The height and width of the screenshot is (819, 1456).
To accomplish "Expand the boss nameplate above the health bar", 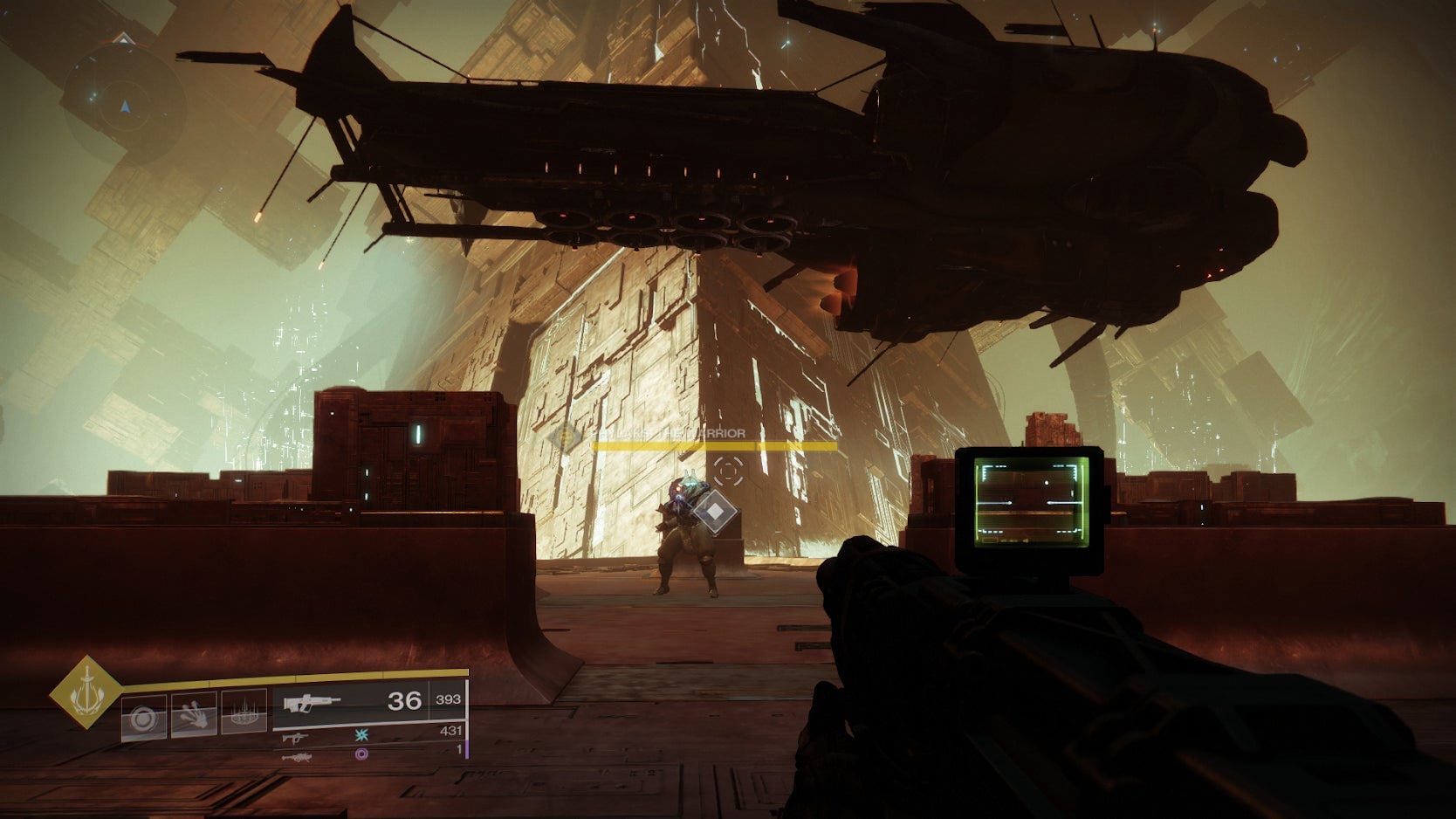I will coord(668,433).
